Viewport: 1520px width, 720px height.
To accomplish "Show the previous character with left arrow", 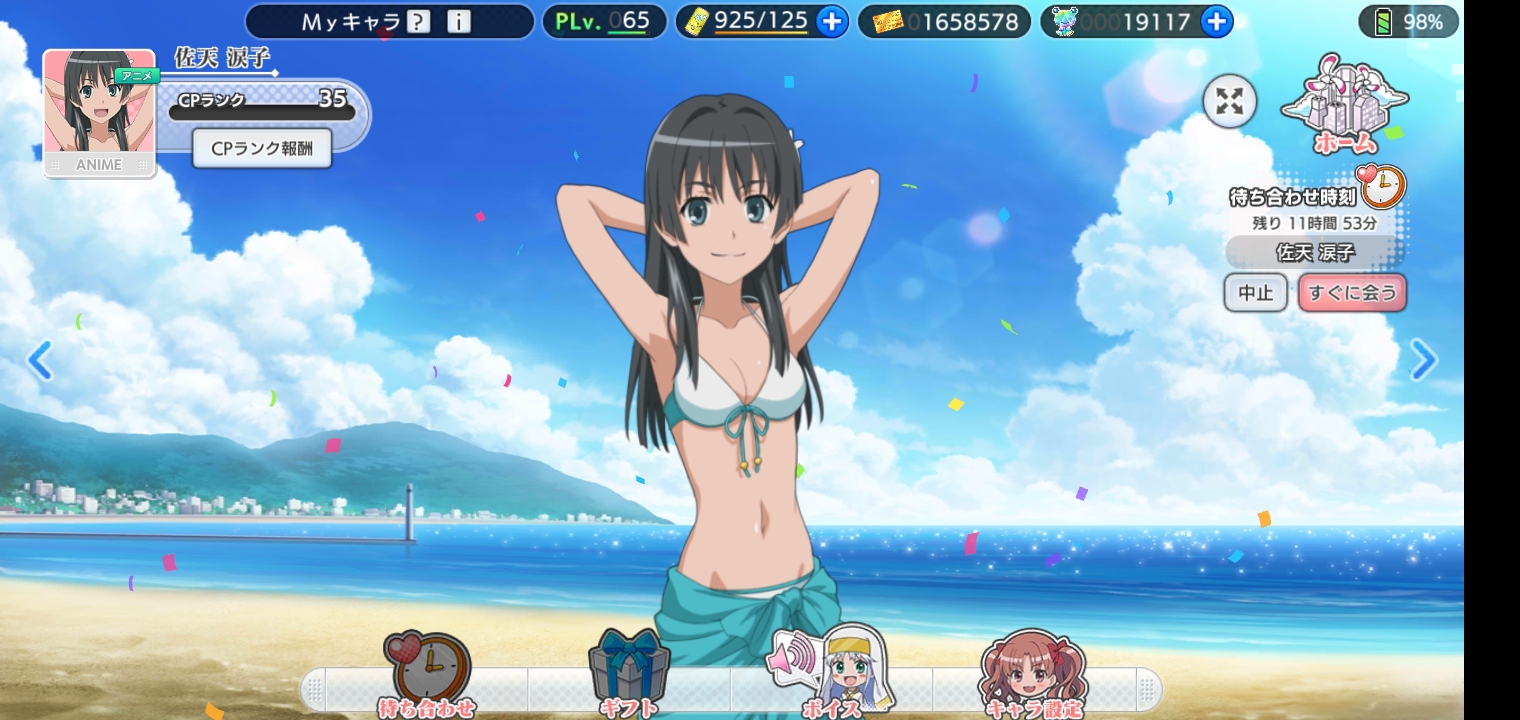I will (x=40, y=360).
